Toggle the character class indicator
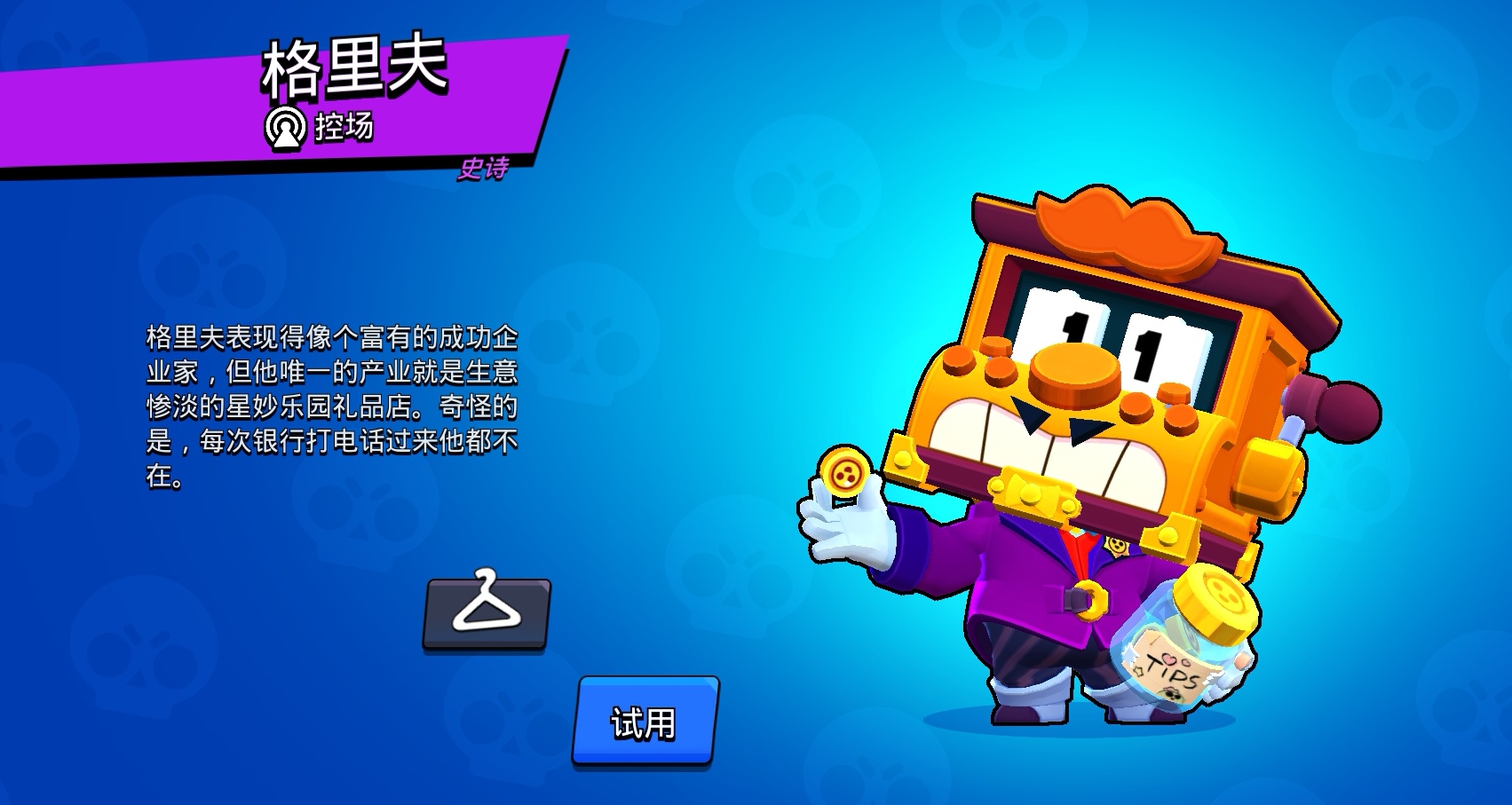This screenshot has height=805, width=1512. 286,127
